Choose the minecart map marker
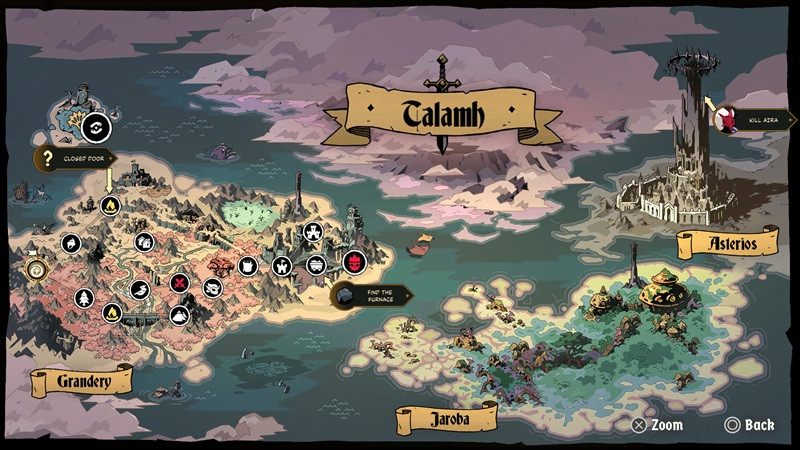This screenshot has width=800, height=450. (x=316, y=264)
